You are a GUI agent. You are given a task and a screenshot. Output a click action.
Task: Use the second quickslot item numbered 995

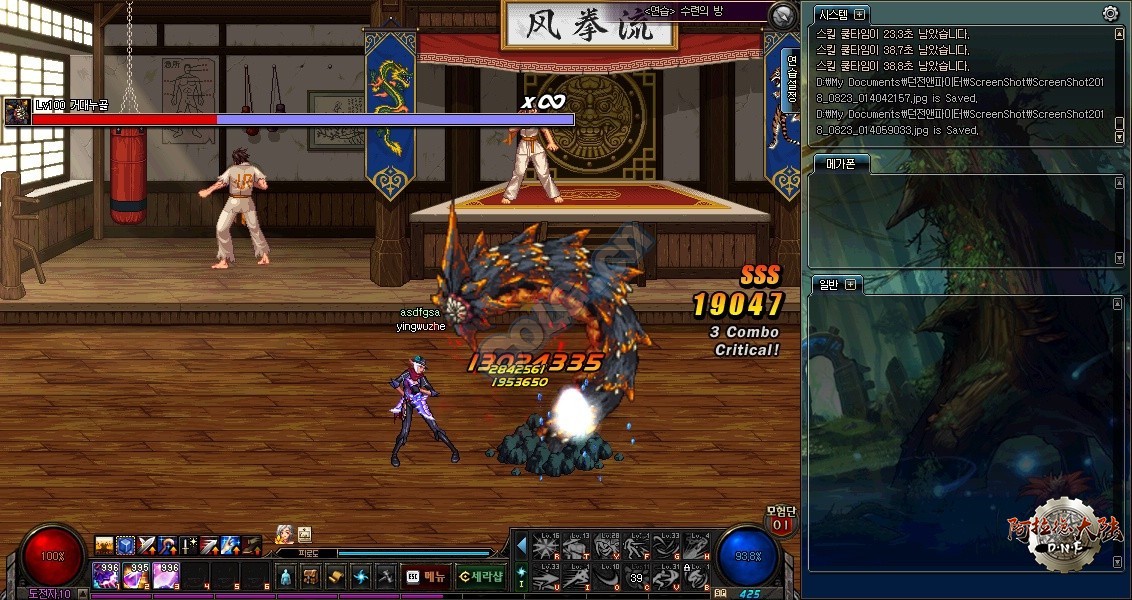click(x=137, y=575)
